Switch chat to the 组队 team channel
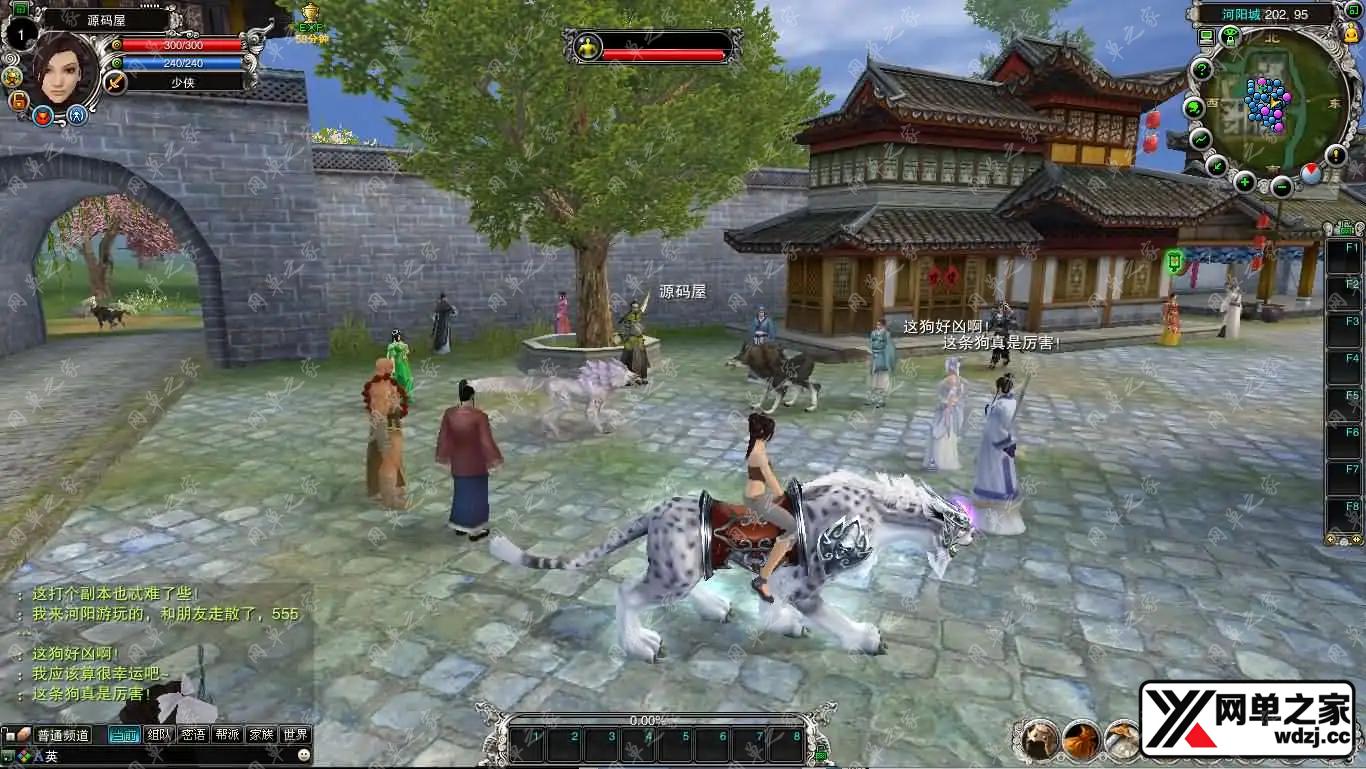This screenshot has width=1366, height=769. (158, 735)
